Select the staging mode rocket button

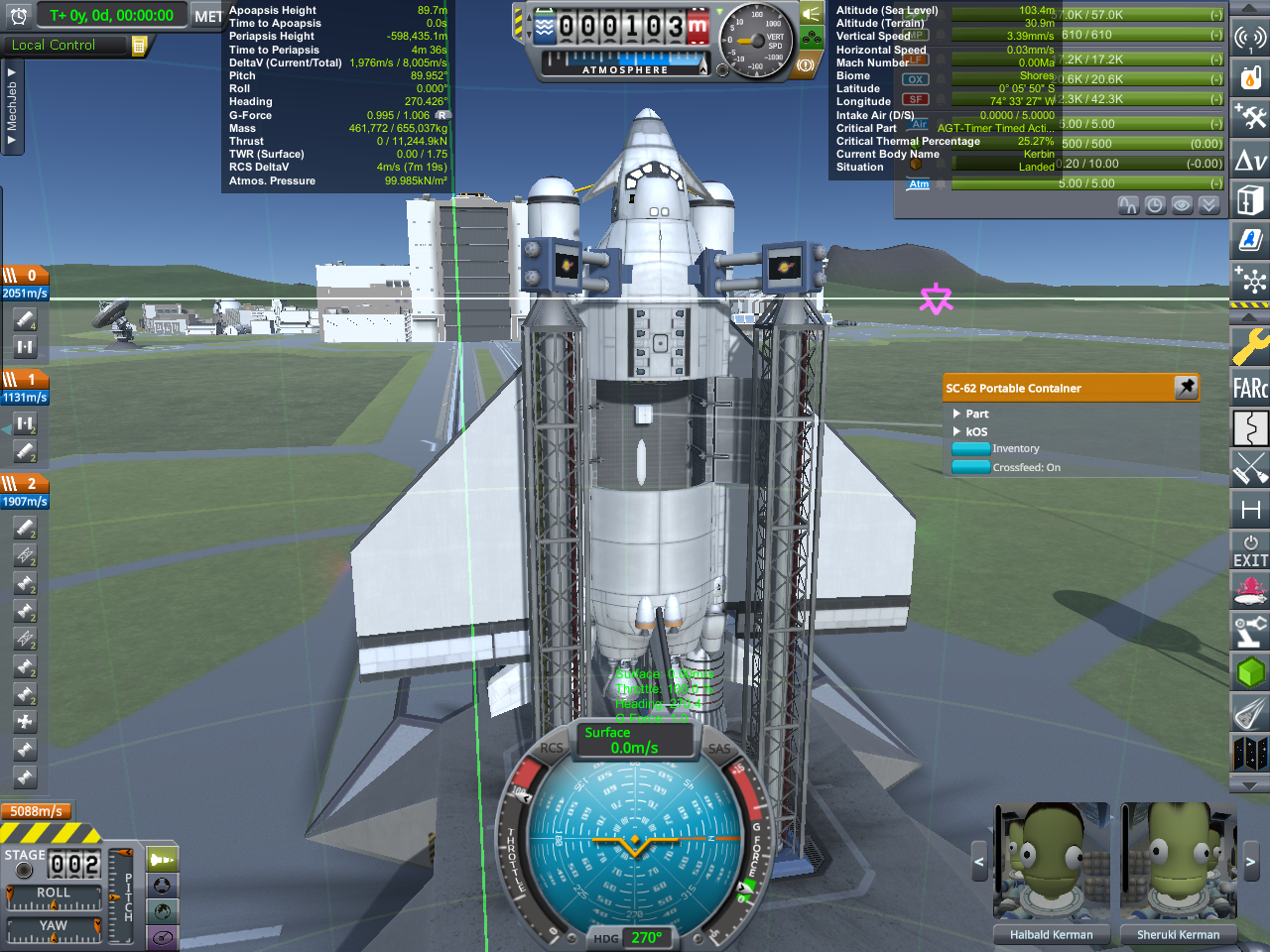163,859
